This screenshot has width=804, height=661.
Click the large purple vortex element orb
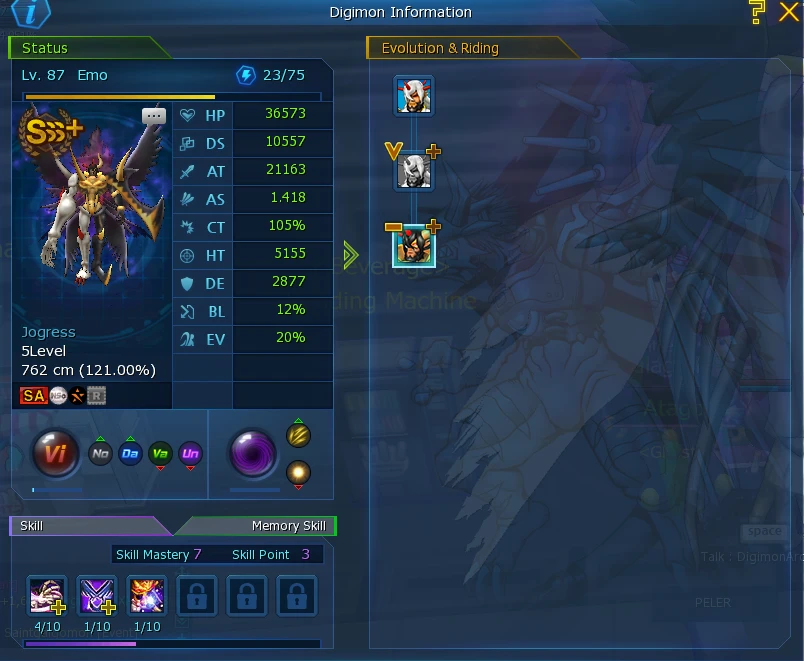254,454
